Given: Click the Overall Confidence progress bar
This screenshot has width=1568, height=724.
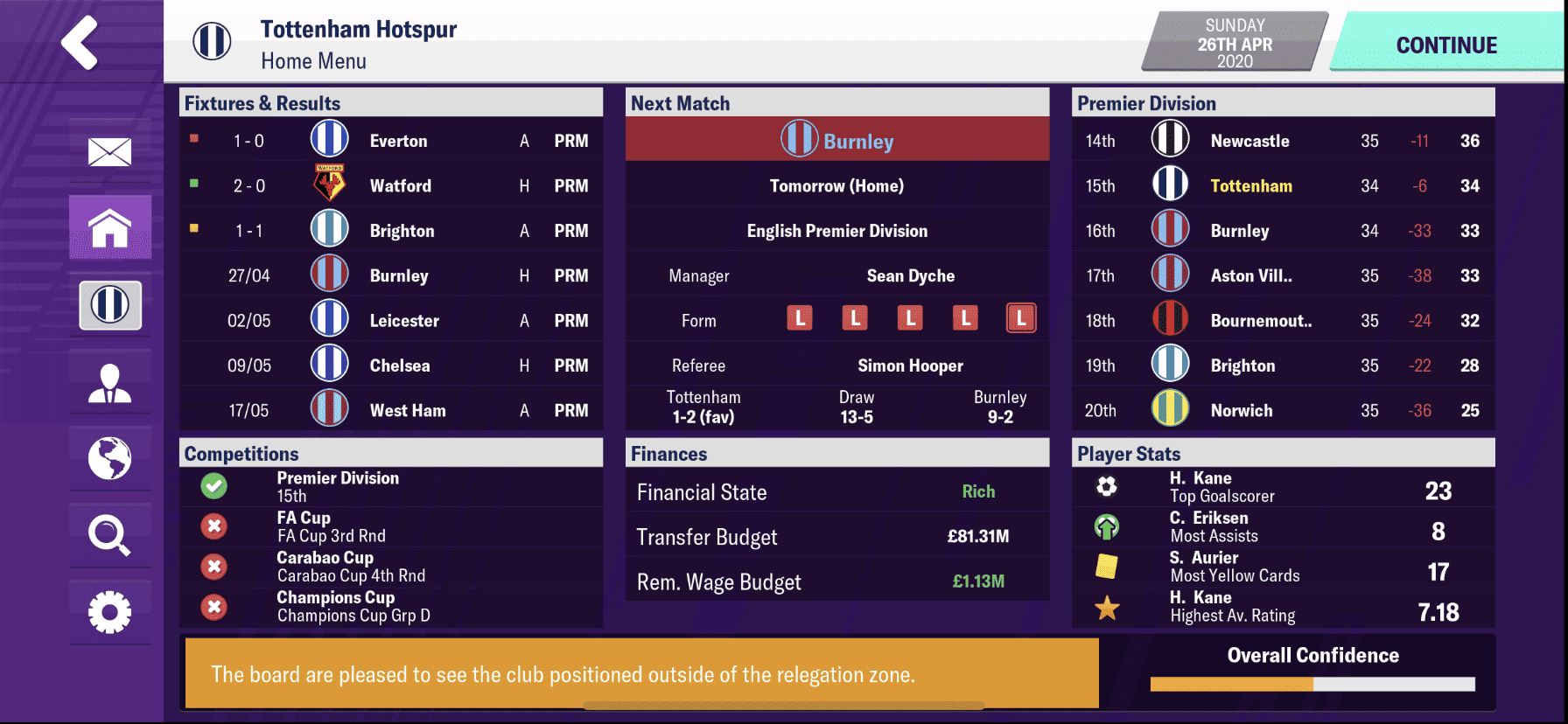Looking at the screenshot, I should click(x=1312, y=683).
